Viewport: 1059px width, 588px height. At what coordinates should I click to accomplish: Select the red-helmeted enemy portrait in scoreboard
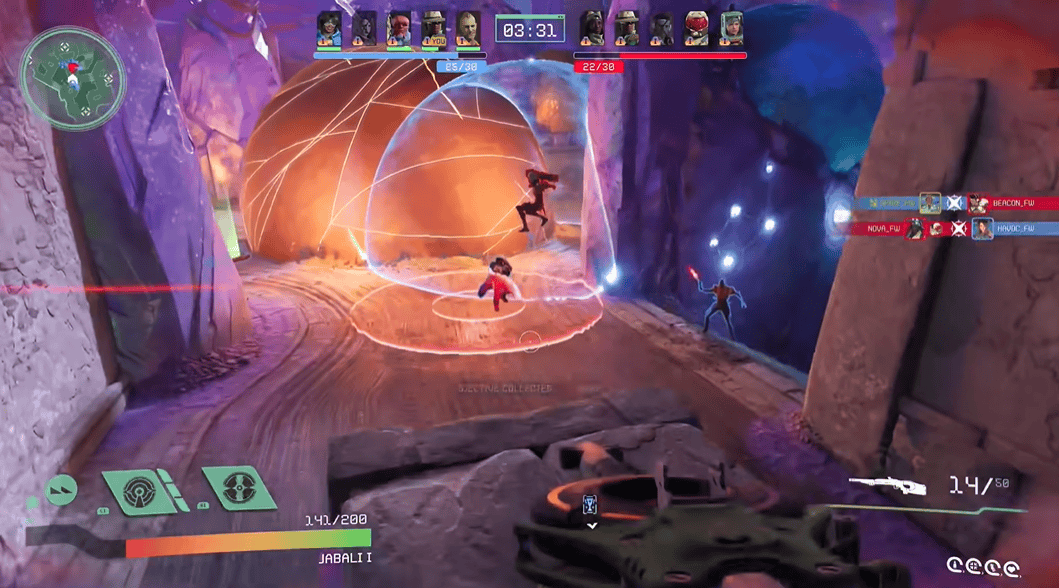pos(696,26)
